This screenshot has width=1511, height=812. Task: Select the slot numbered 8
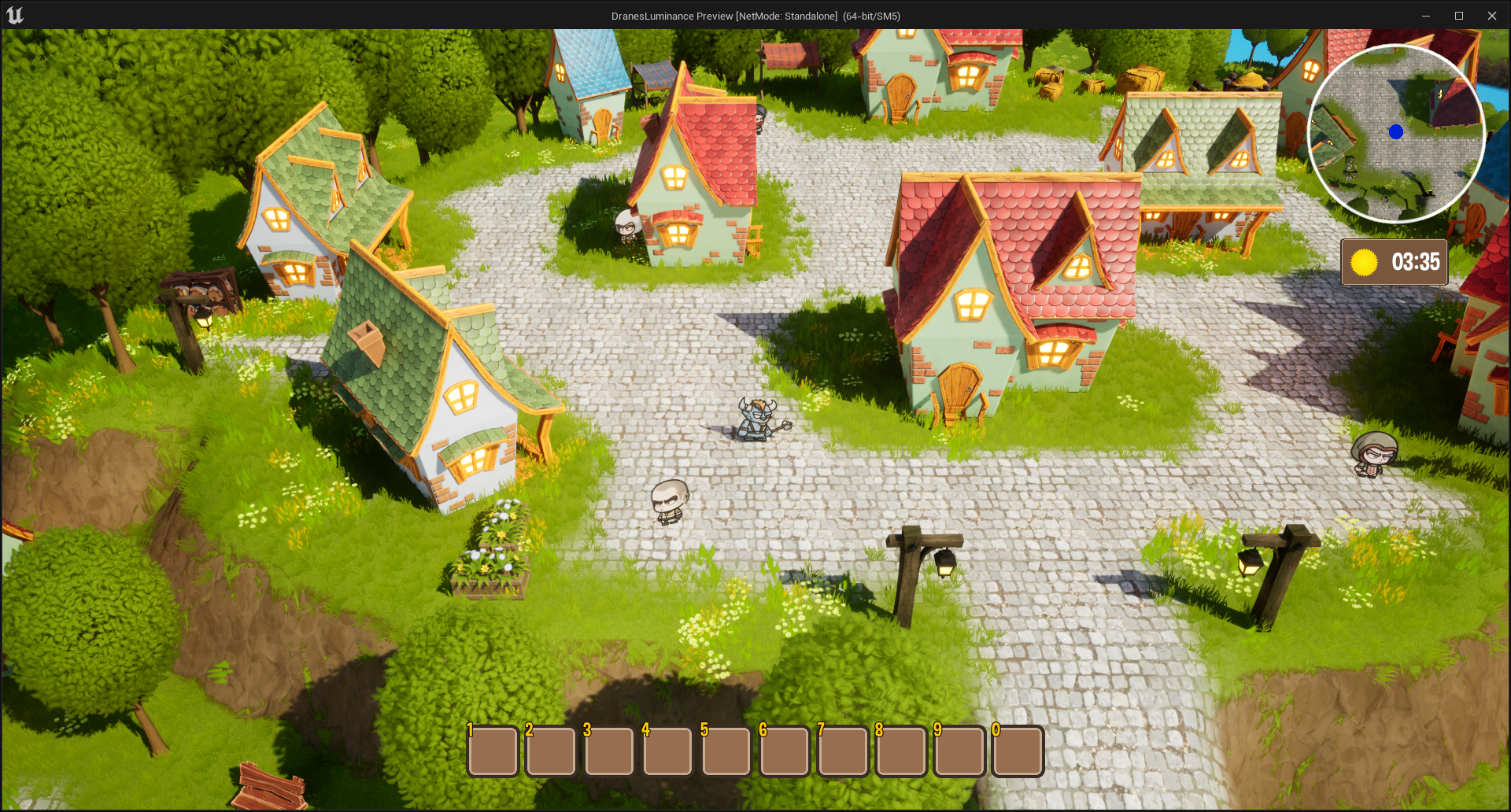pos(901,751)
